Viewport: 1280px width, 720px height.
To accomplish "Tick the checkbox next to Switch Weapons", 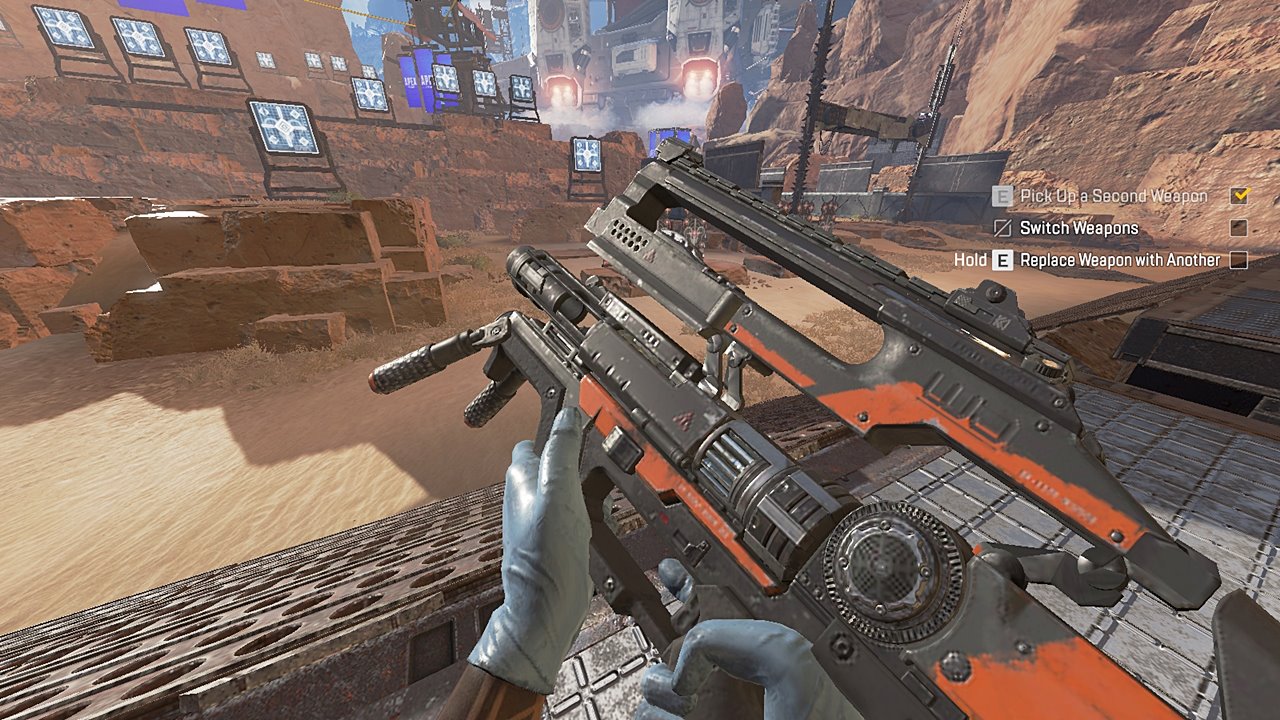I will pos(1239,228).
